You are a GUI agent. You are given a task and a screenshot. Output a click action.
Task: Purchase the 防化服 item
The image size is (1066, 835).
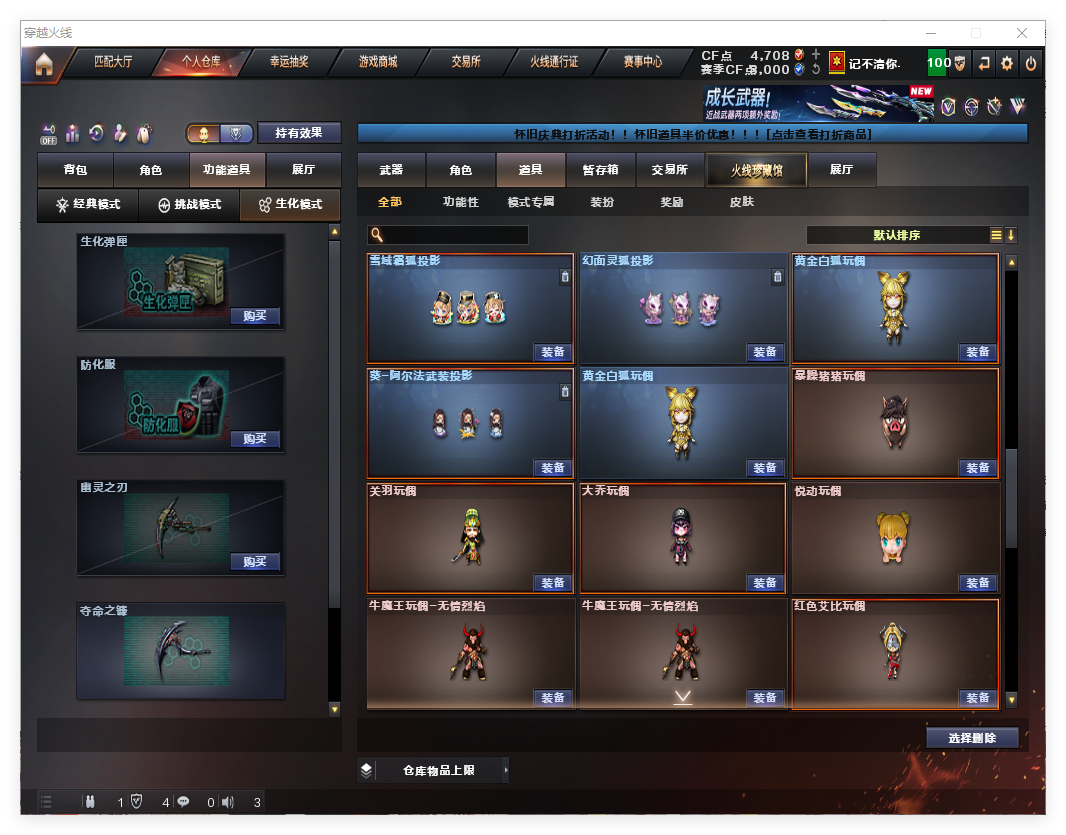coord(255,439)
